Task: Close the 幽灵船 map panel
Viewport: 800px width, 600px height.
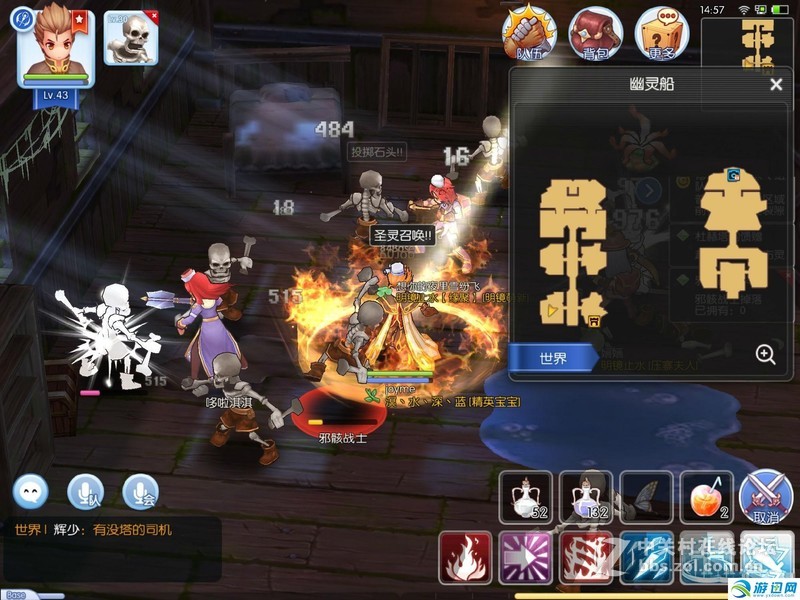Action: point(776,85)
